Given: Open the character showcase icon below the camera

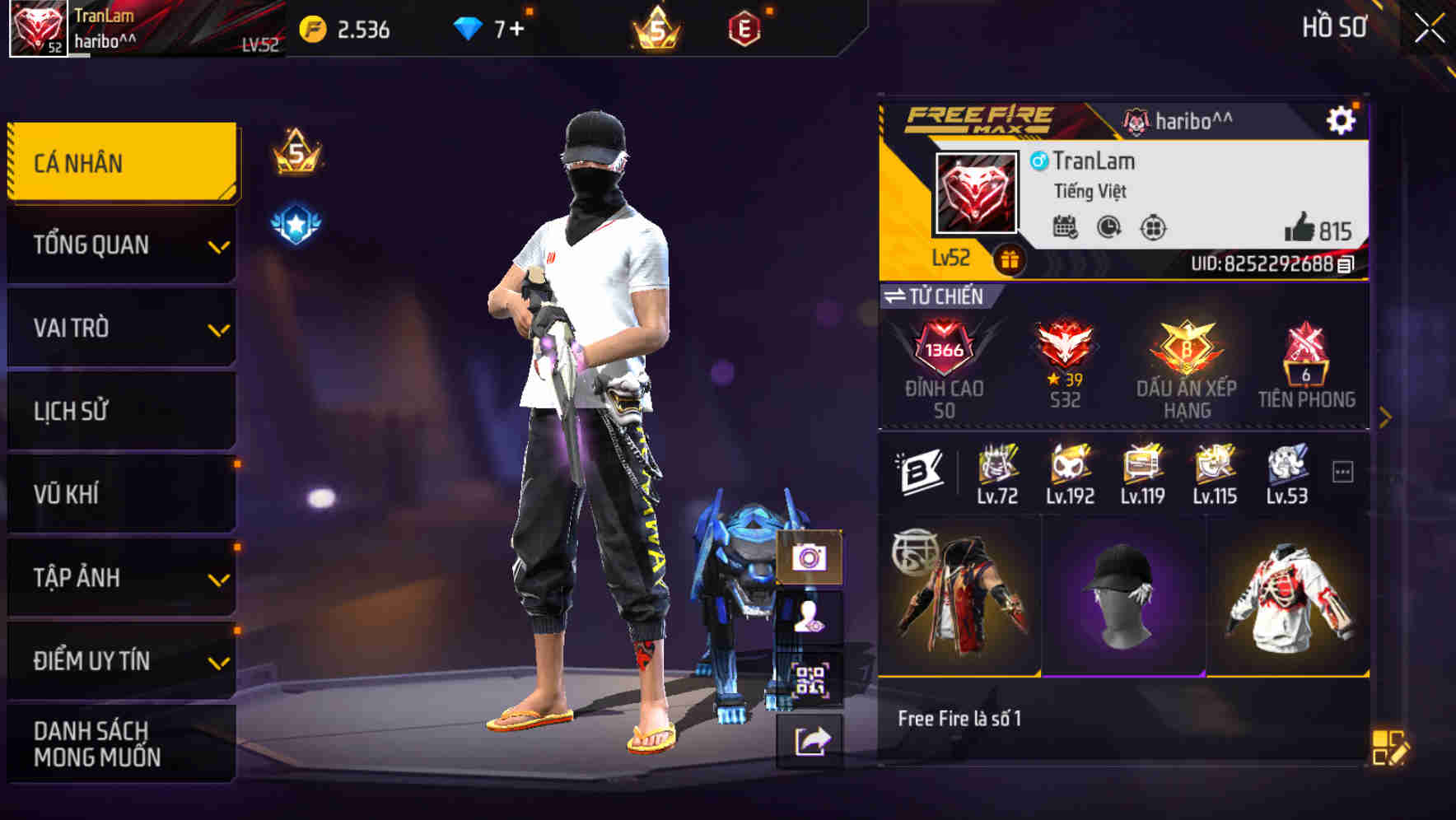Looking at the screenshot, I should pyautogui.click(x=810, y=615).
